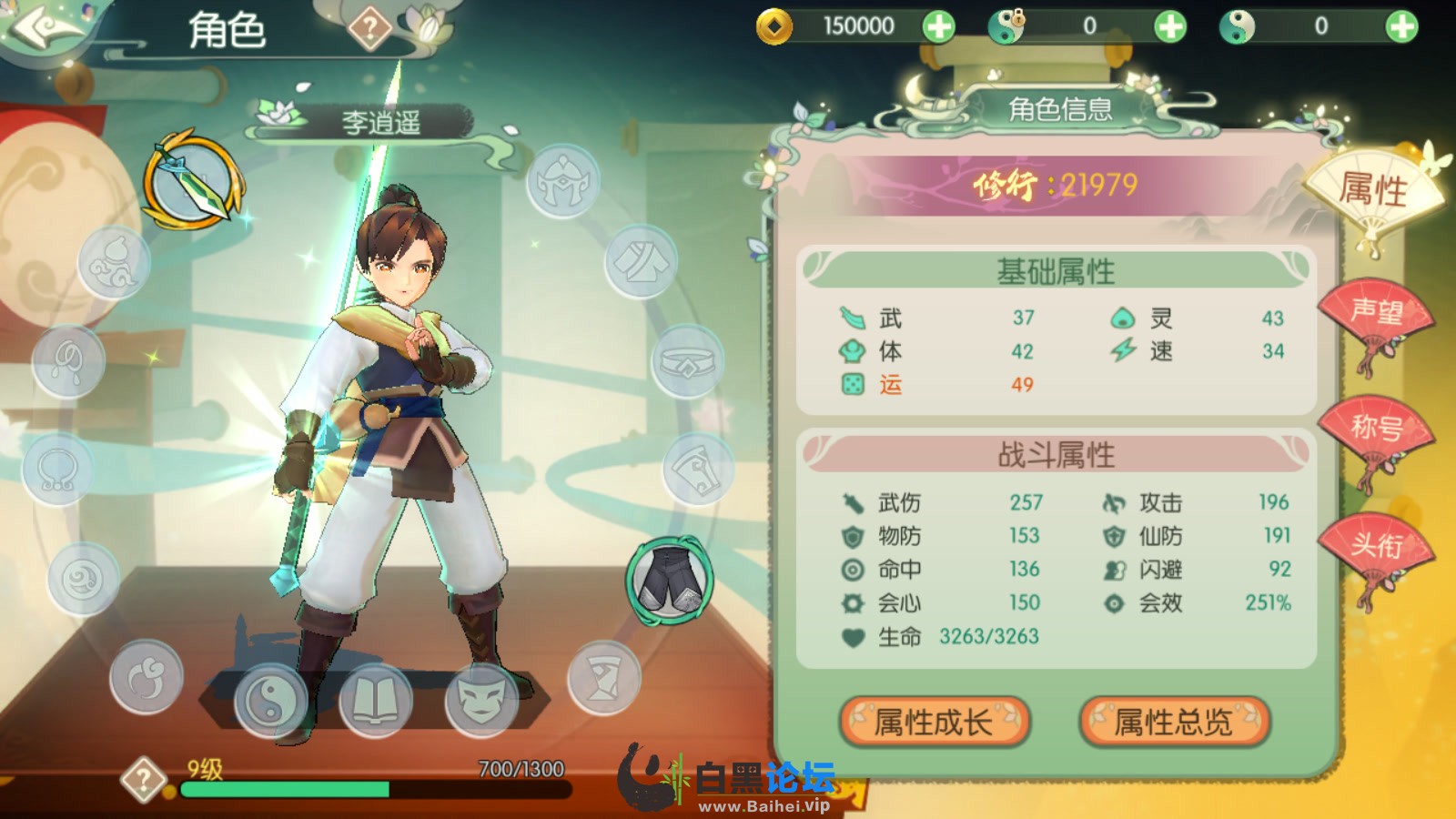Select the equipped sword weapon slot
This screenshot has width=1456, height=819.
(192, 181)
